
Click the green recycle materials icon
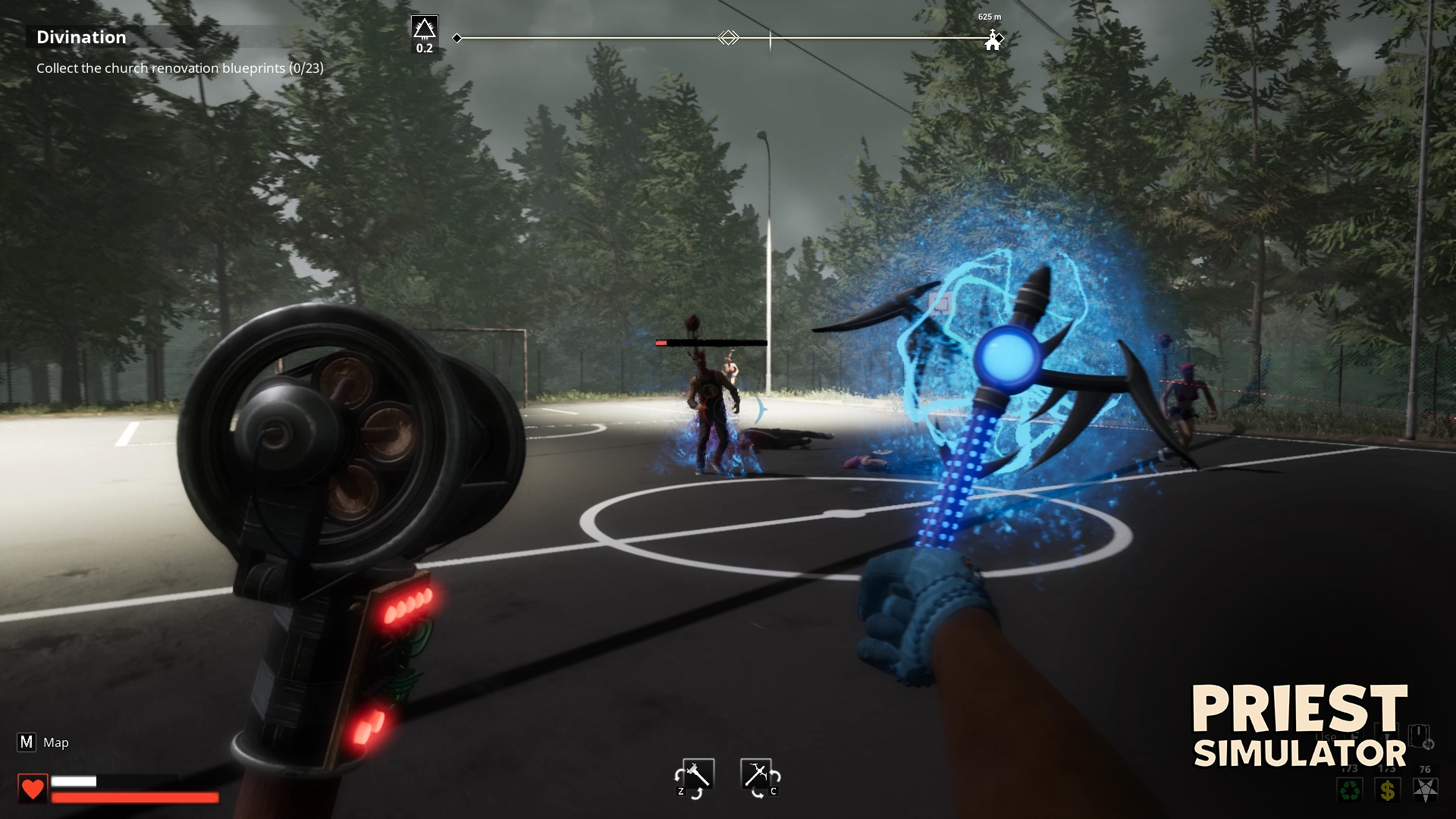(x=1350, y=791)
